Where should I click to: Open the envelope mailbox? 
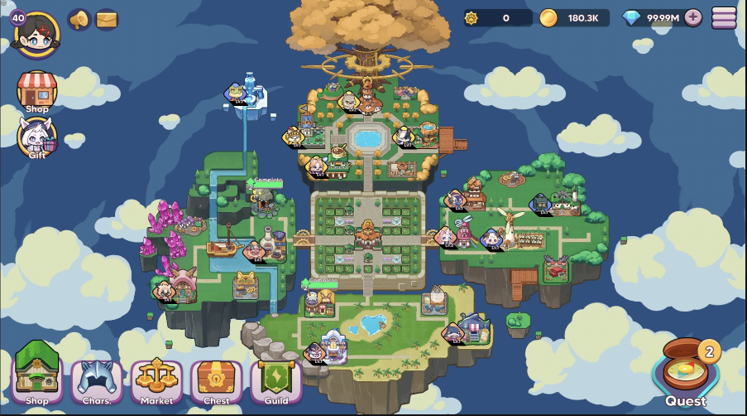[x=106, y=19]
